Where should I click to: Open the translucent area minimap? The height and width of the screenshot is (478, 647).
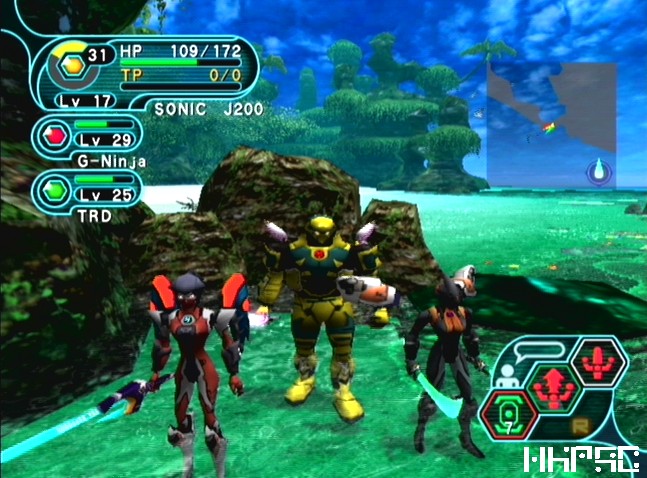[x=551, y=122]
